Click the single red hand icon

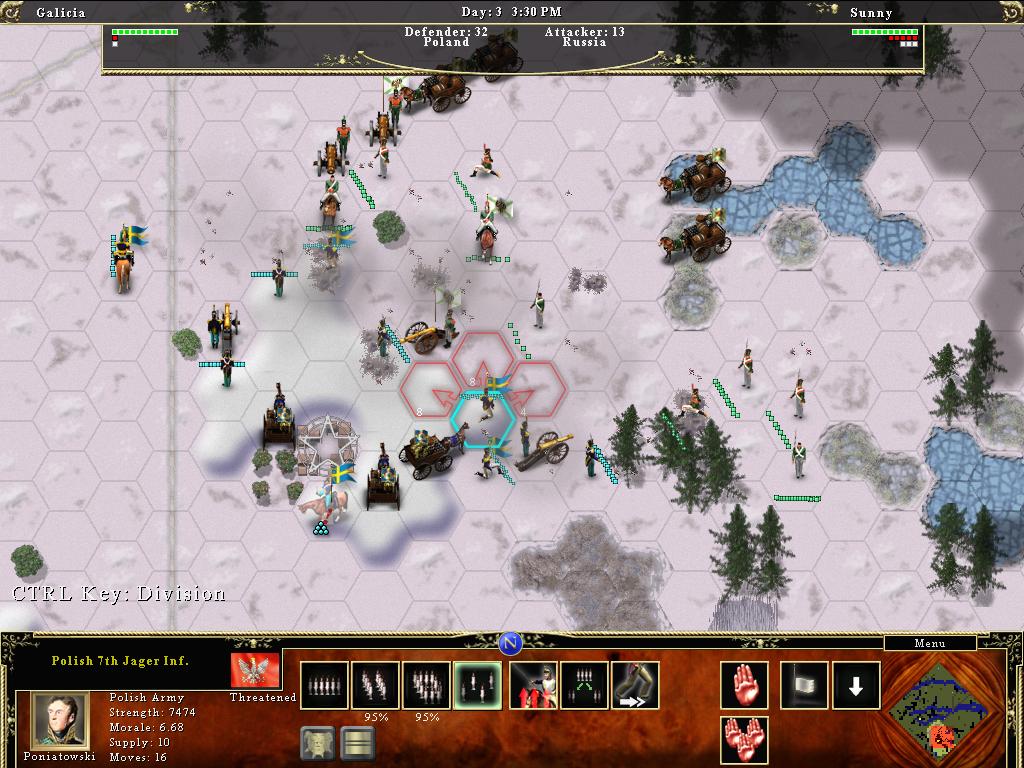pyautogui.click(x=744, y=685)
